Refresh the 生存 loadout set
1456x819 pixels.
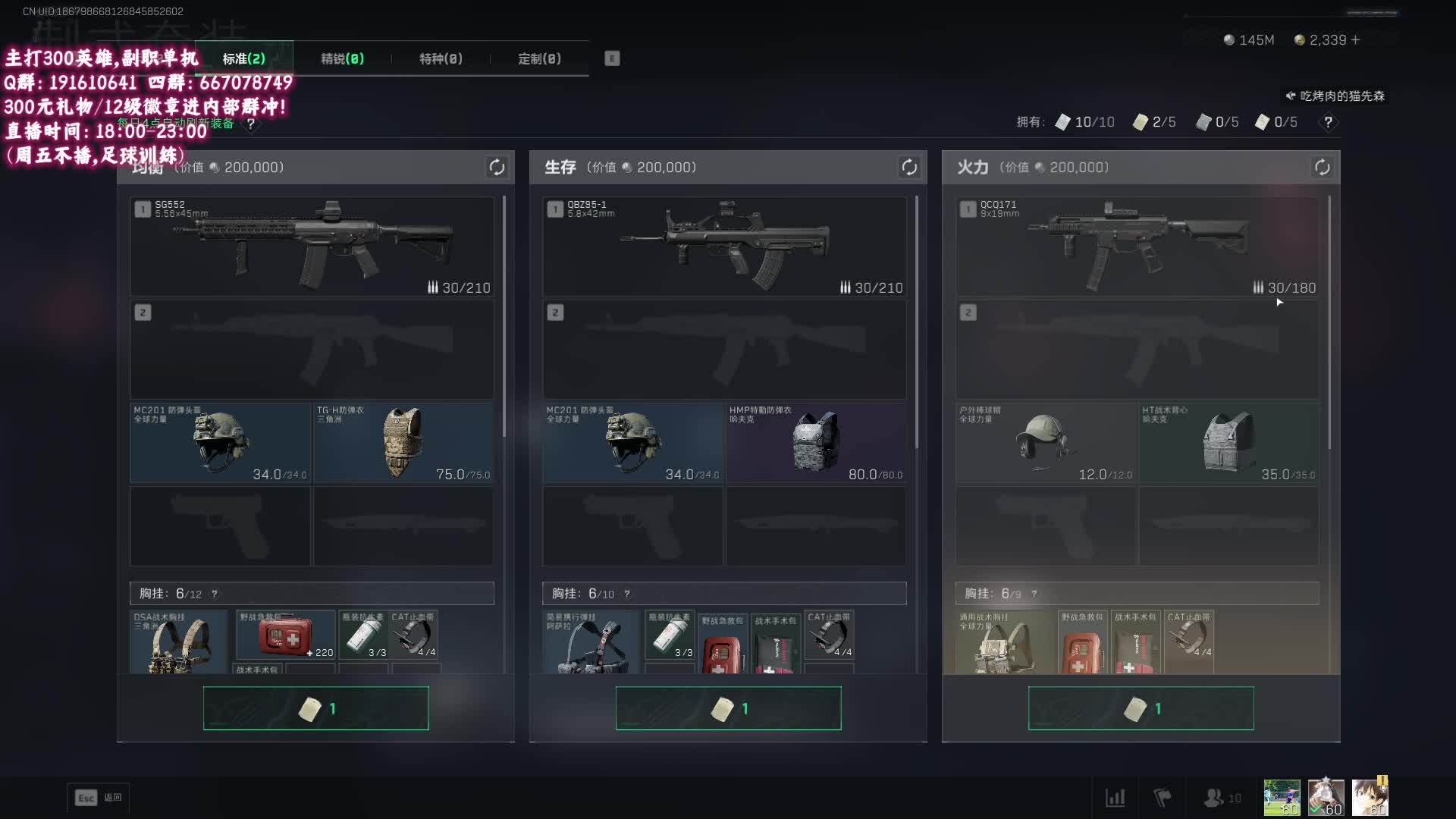click(908, 168)
